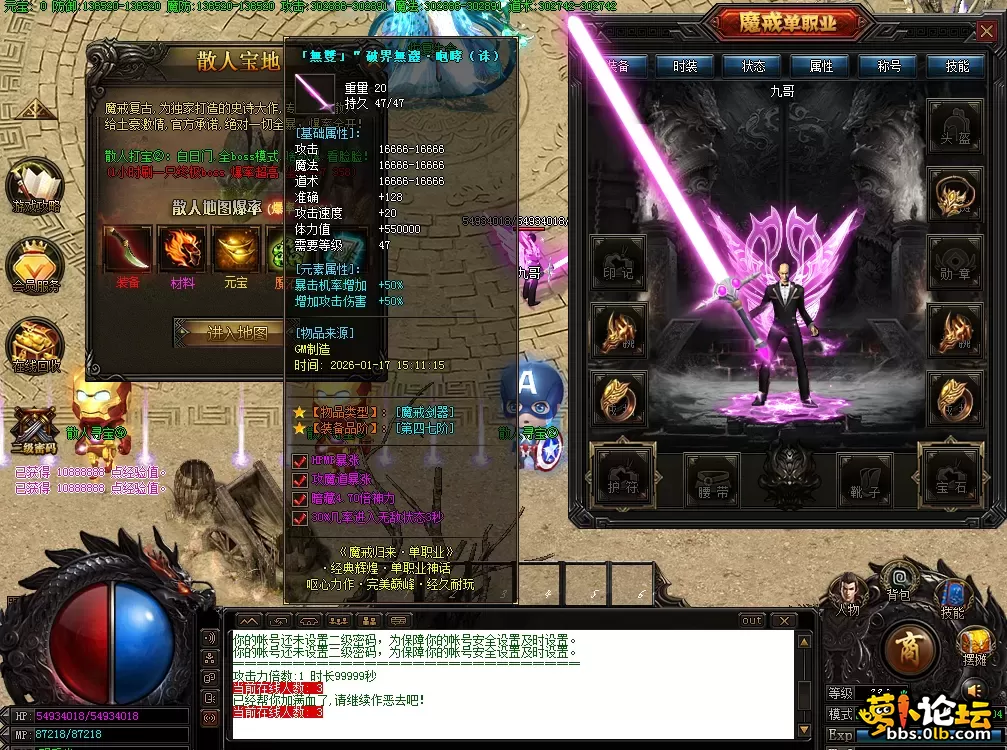1007x750 pixels.
Task: Toggle the sound speaker button
Action: pyautogui.click(x=974, y=690)
